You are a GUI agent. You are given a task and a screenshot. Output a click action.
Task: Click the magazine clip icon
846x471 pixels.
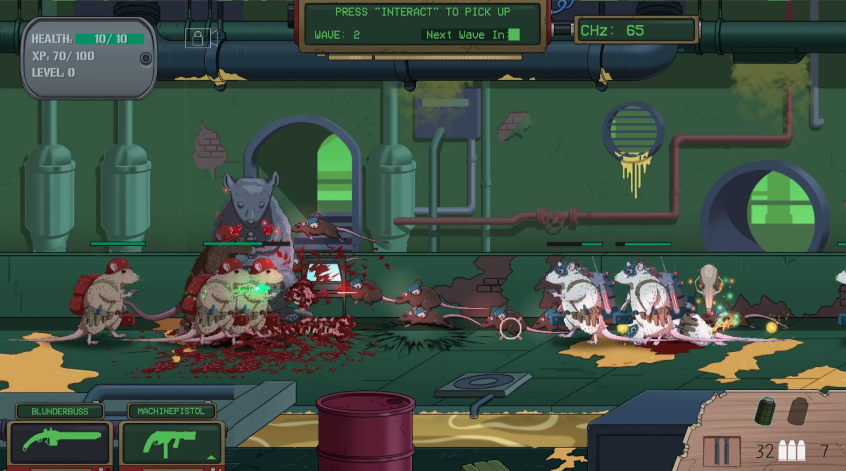point(724,449)
